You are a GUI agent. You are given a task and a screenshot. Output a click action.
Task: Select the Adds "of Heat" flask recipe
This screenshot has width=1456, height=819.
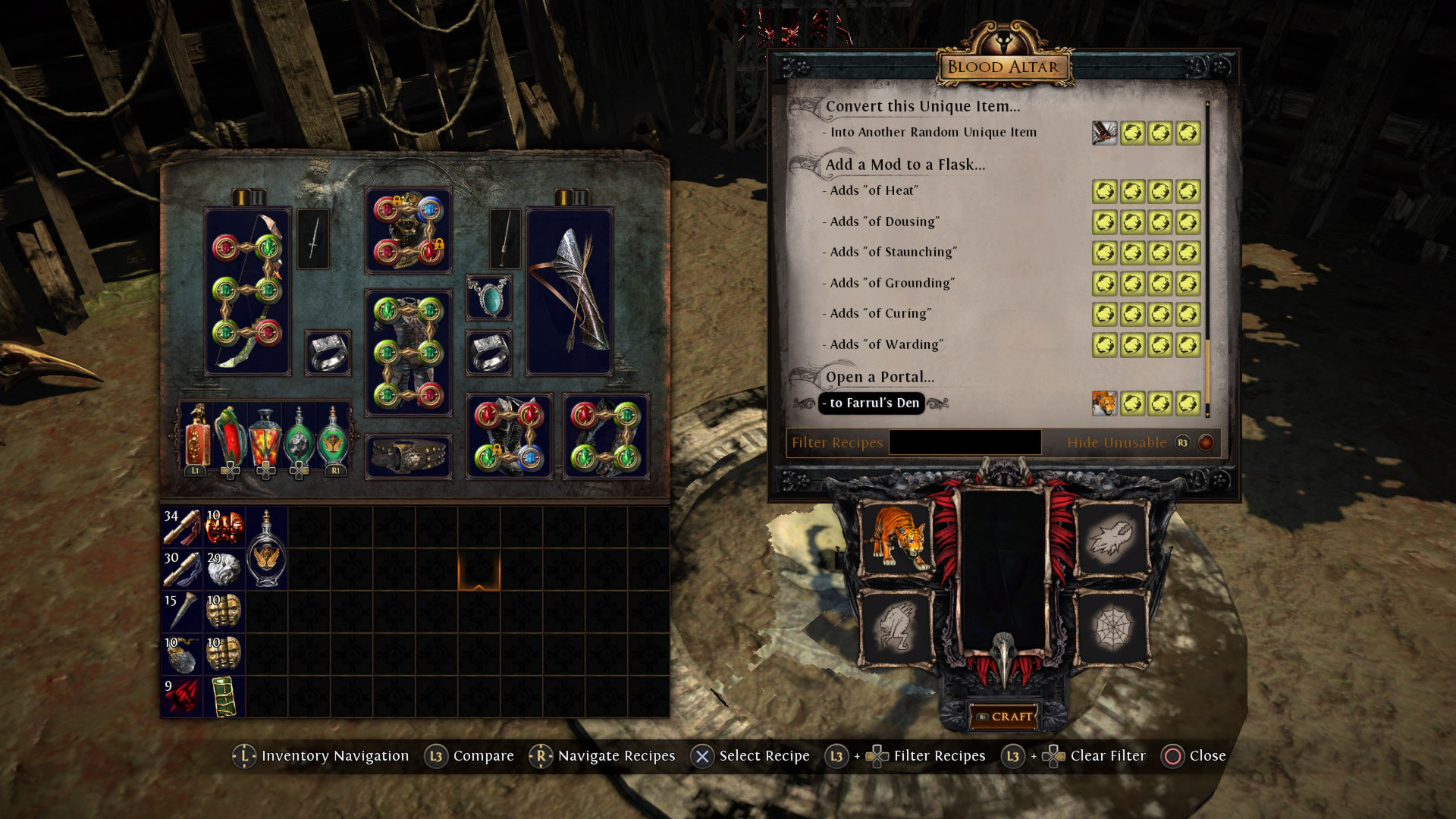874,191
